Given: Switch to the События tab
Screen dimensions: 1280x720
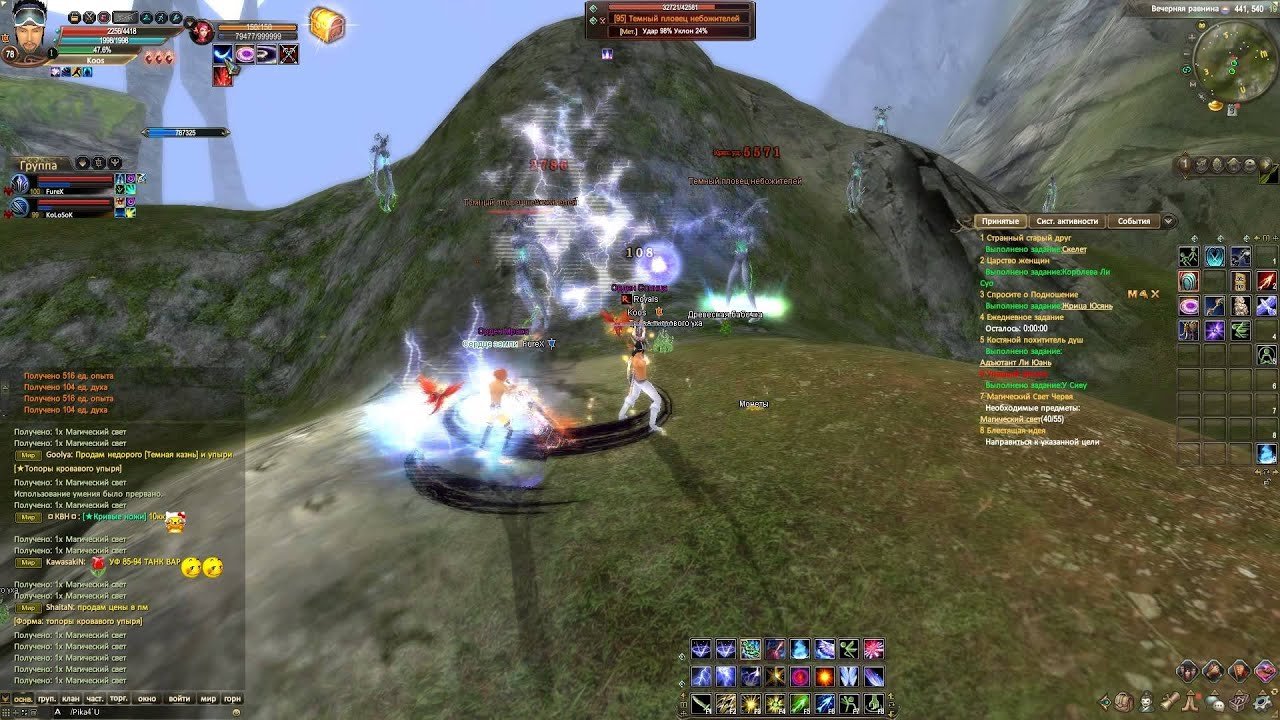Looking at the screenshot, I should point(1133,221).
